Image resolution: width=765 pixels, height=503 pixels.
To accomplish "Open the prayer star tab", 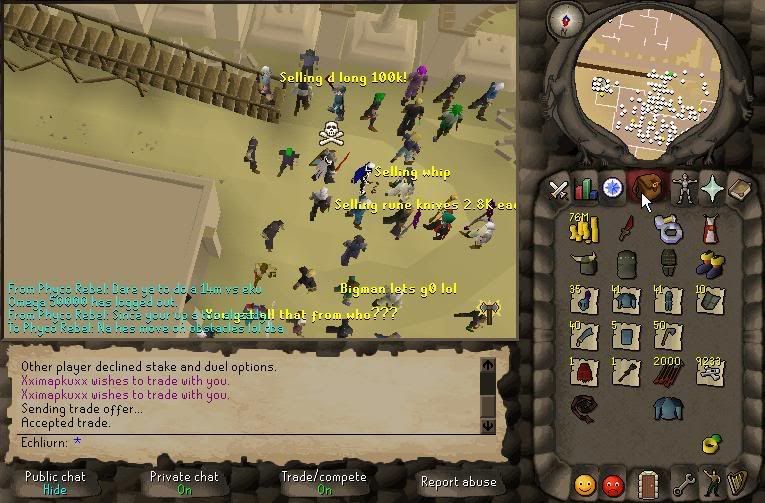I will click(x=712, y=187).
